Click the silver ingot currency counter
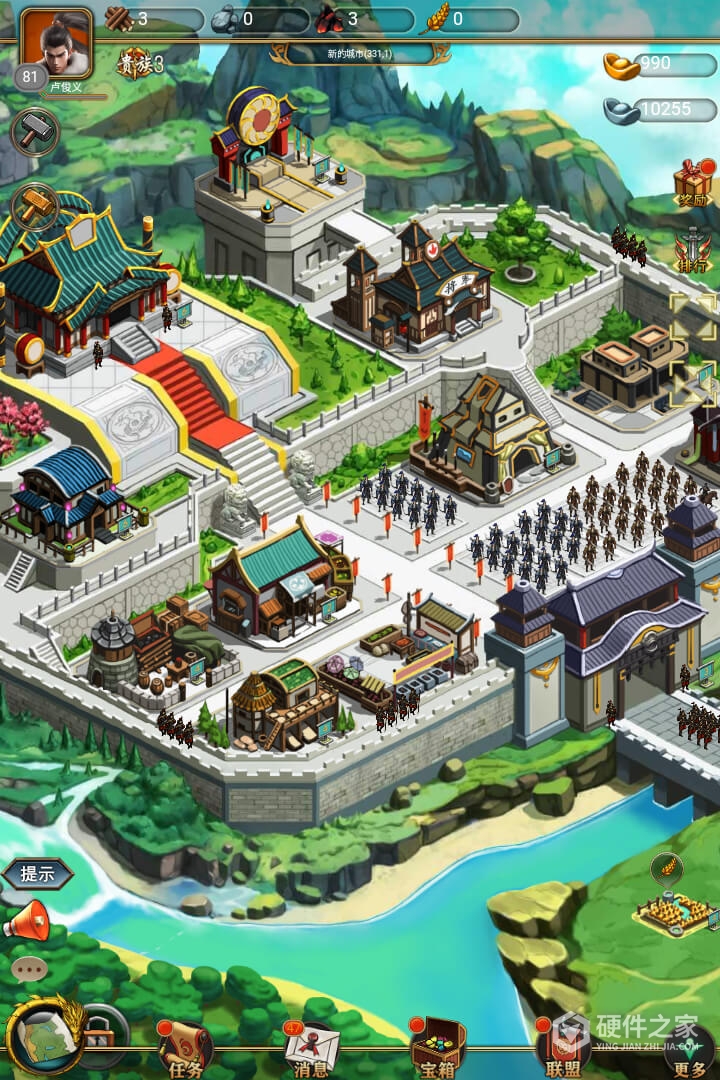 [660, 109]
